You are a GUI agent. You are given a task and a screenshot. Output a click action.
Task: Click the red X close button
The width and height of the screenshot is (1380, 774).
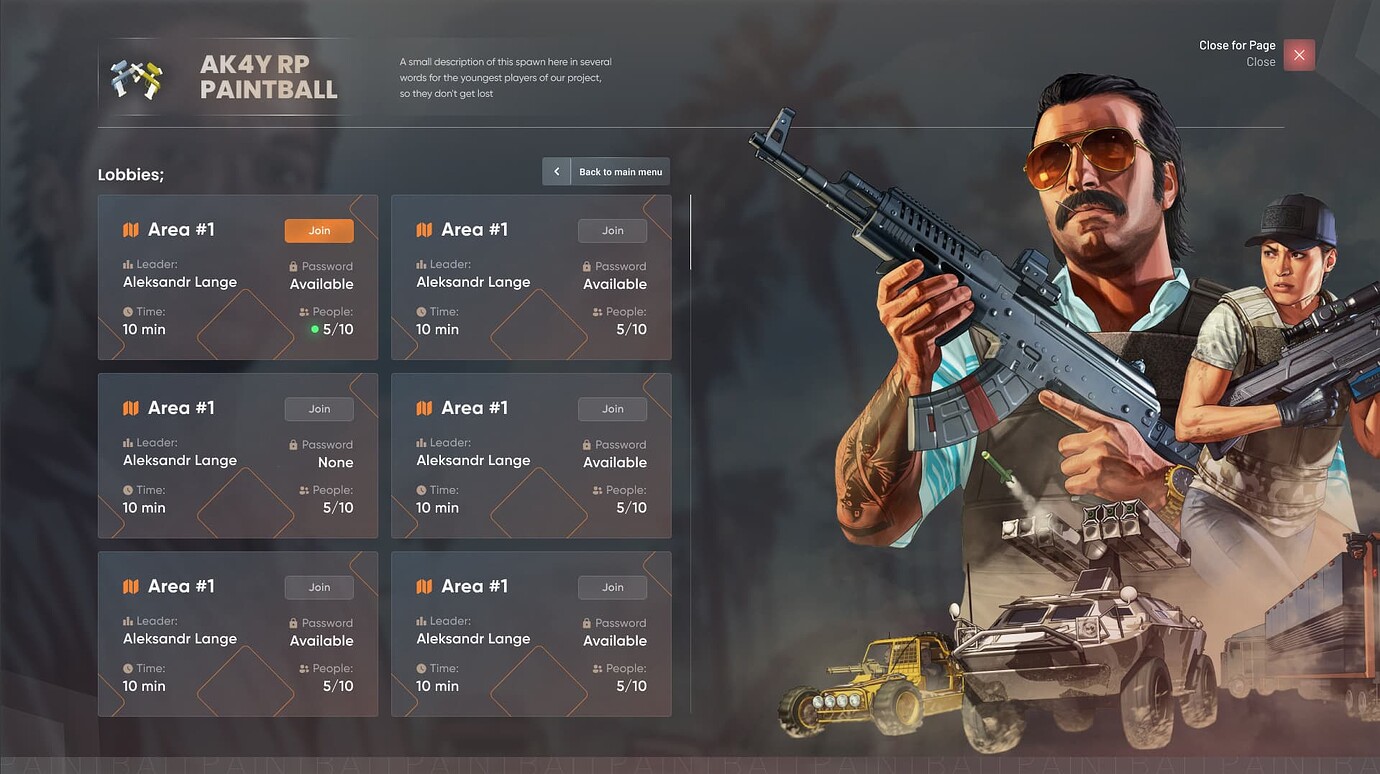pos(1299,55)
